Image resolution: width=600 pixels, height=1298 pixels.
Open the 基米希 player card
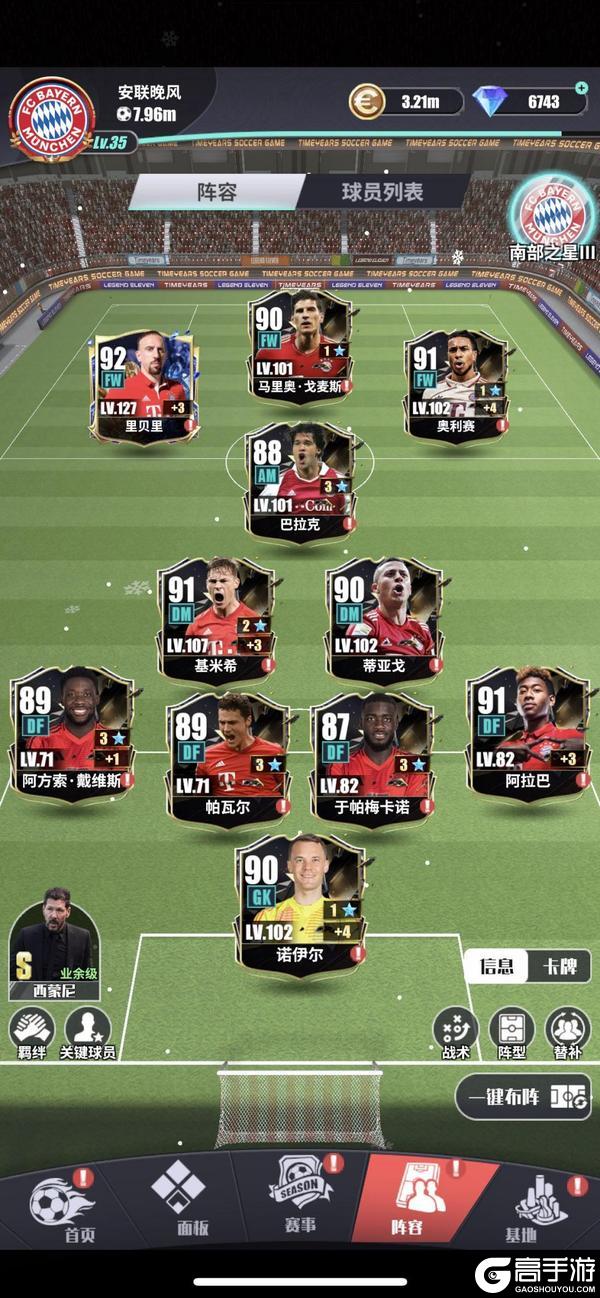[216, 620]
